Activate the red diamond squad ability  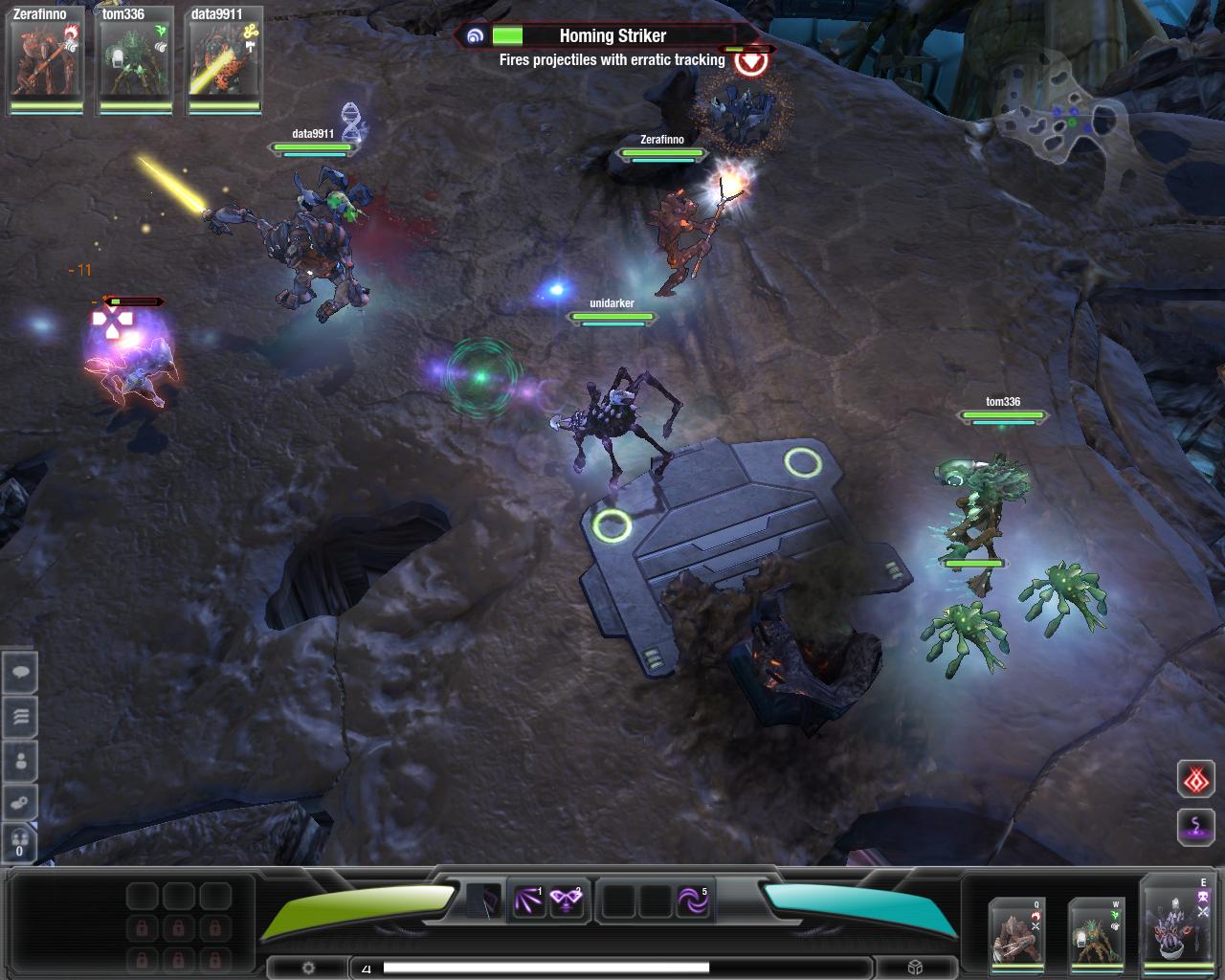pos(1195,781)
